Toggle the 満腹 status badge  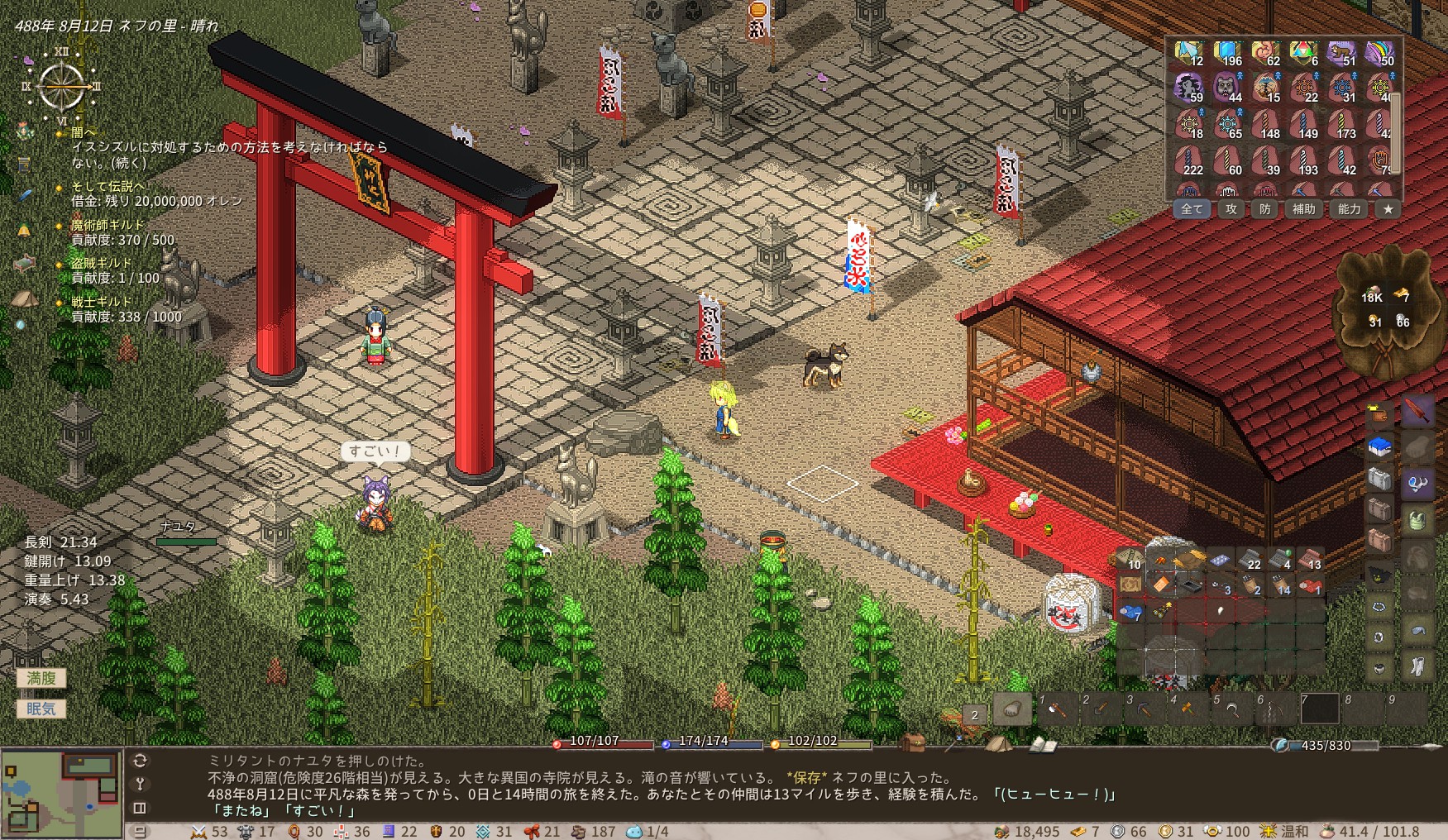coord(41,676)
